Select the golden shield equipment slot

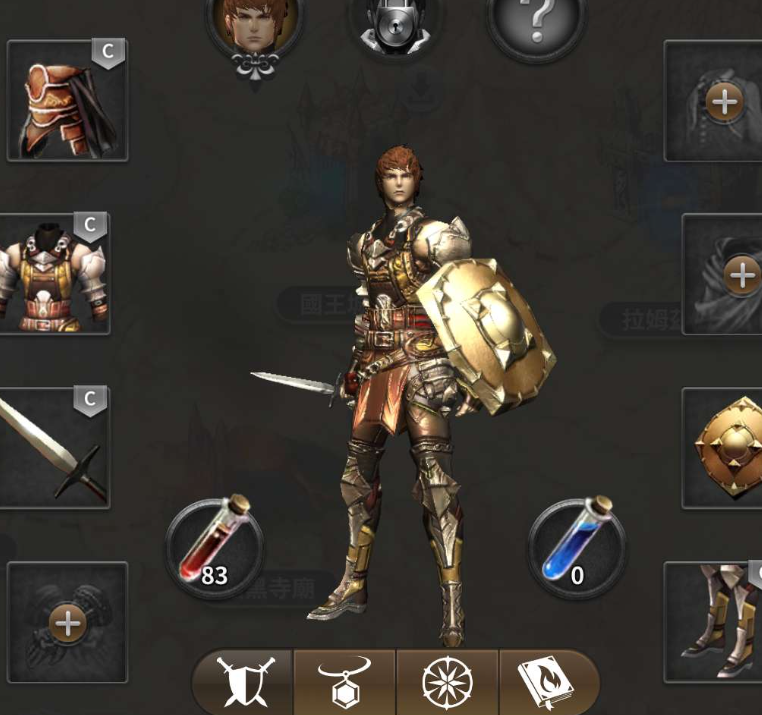click(723, 447)
